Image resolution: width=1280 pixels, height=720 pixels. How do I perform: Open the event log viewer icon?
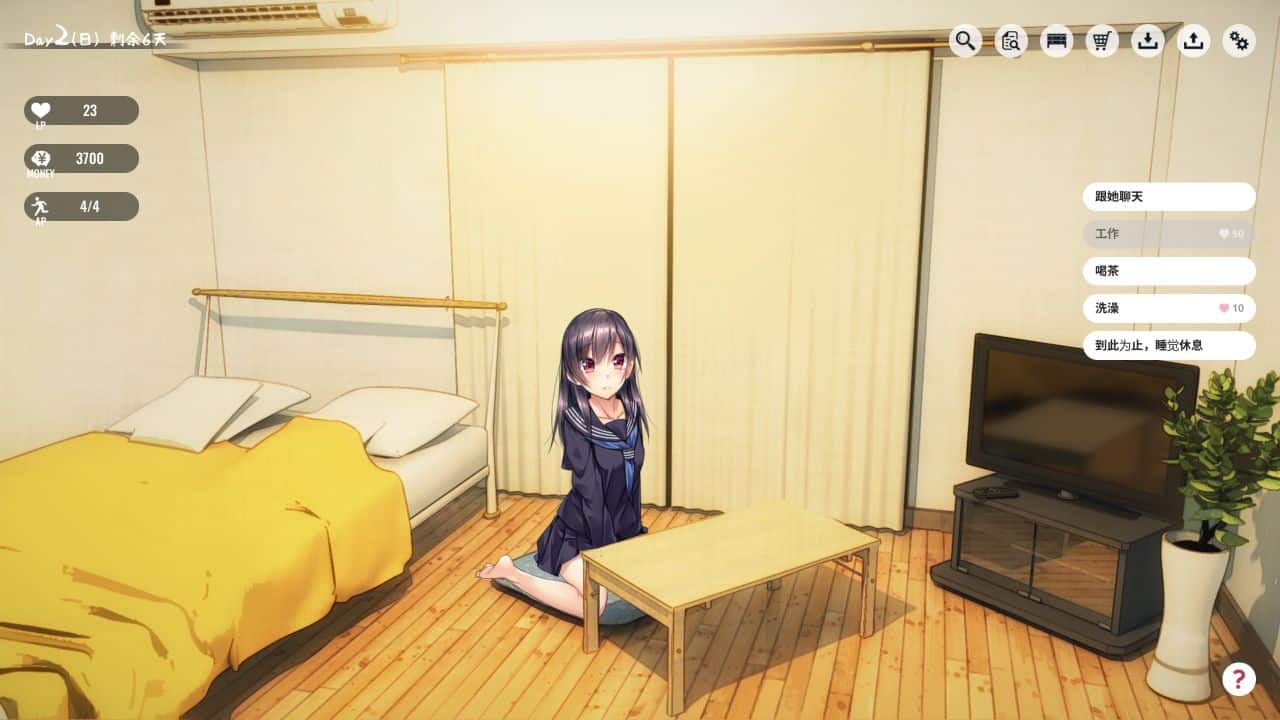(1009, 42)
